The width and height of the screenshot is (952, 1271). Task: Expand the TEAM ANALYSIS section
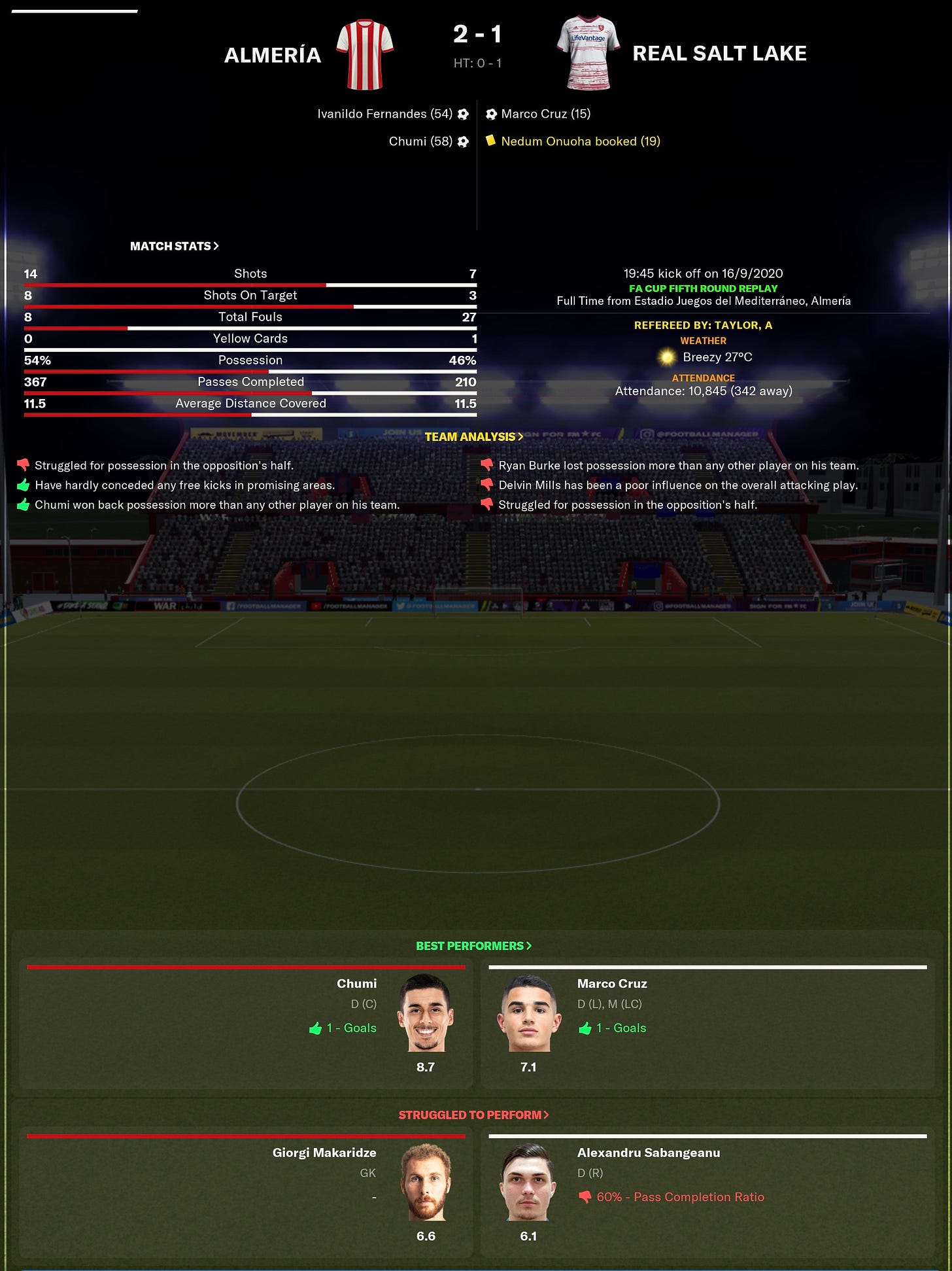pos(475,436)
